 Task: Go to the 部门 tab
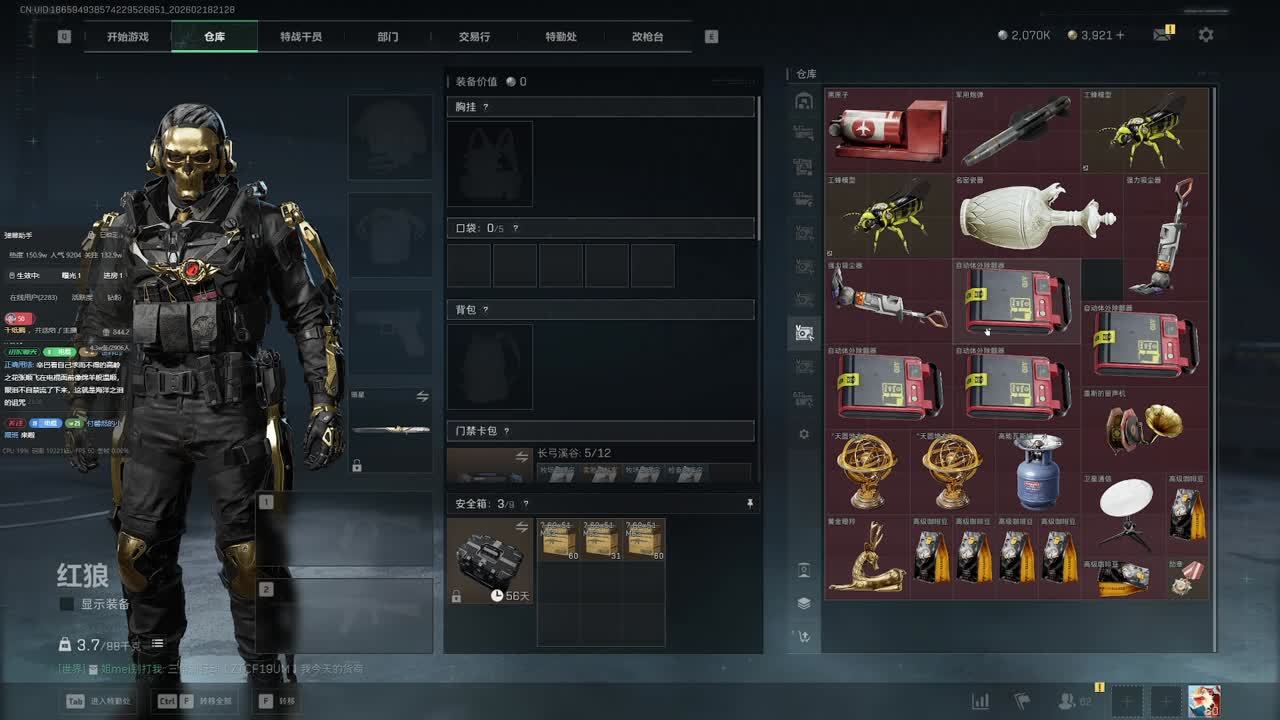coord(388,37)
